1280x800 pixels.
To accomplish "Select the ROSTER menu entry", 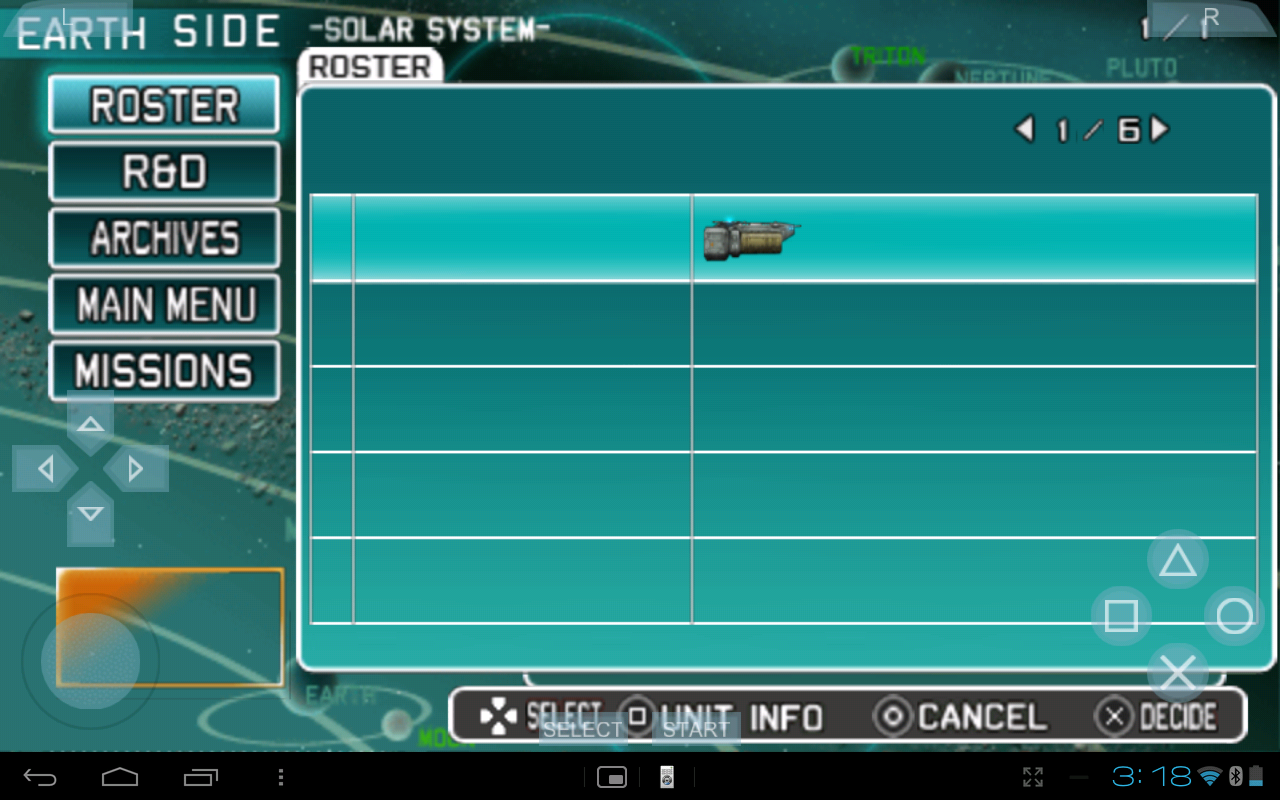I will [164, 105].
